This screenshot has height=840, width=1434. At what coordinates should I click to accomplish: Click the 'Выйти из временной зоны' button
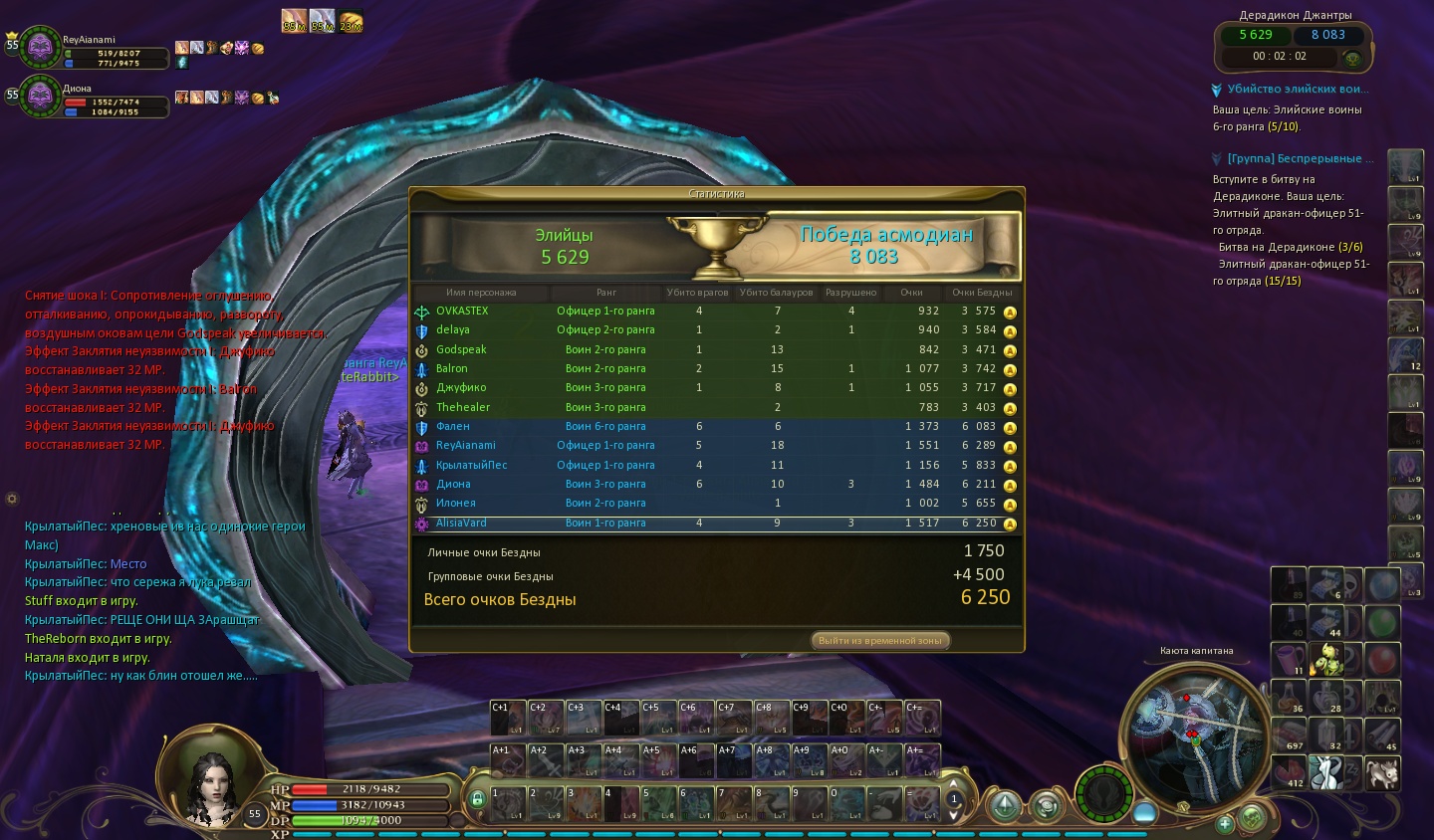pos(880,641)
